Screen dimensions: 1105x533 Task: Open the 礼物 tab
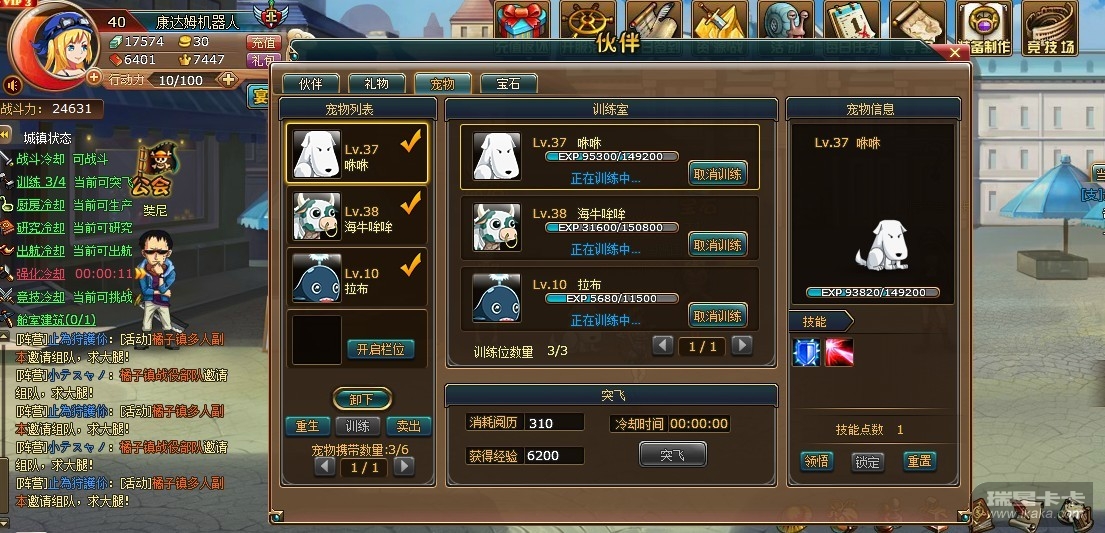tap(376, 84)
